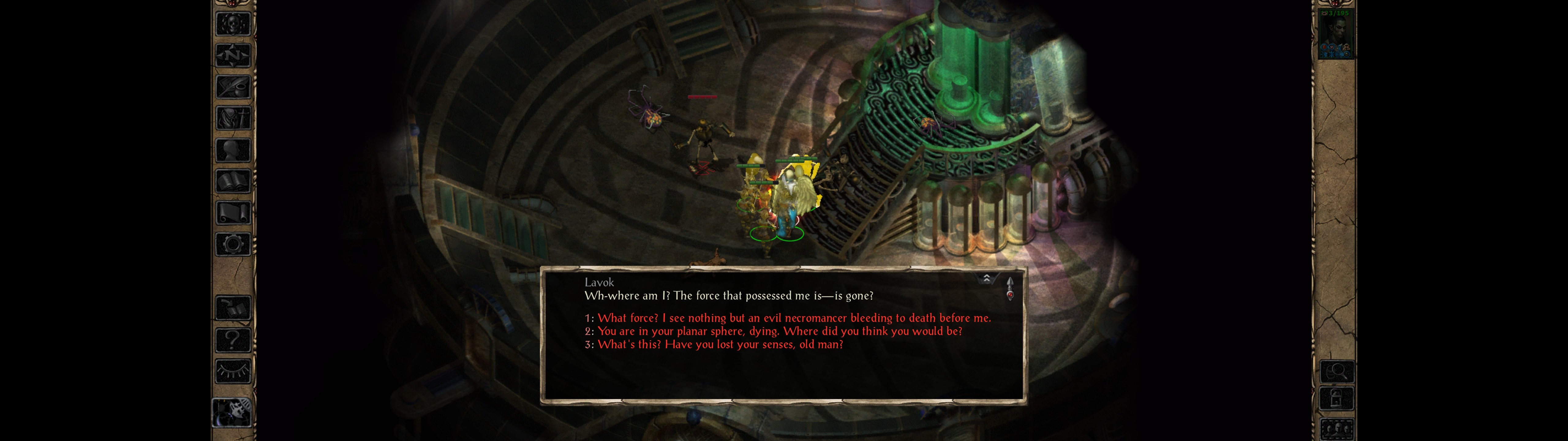Expand the dialogue box with the double-chevron
This screenshot has width=1568, height=441.
click(986, 279)
